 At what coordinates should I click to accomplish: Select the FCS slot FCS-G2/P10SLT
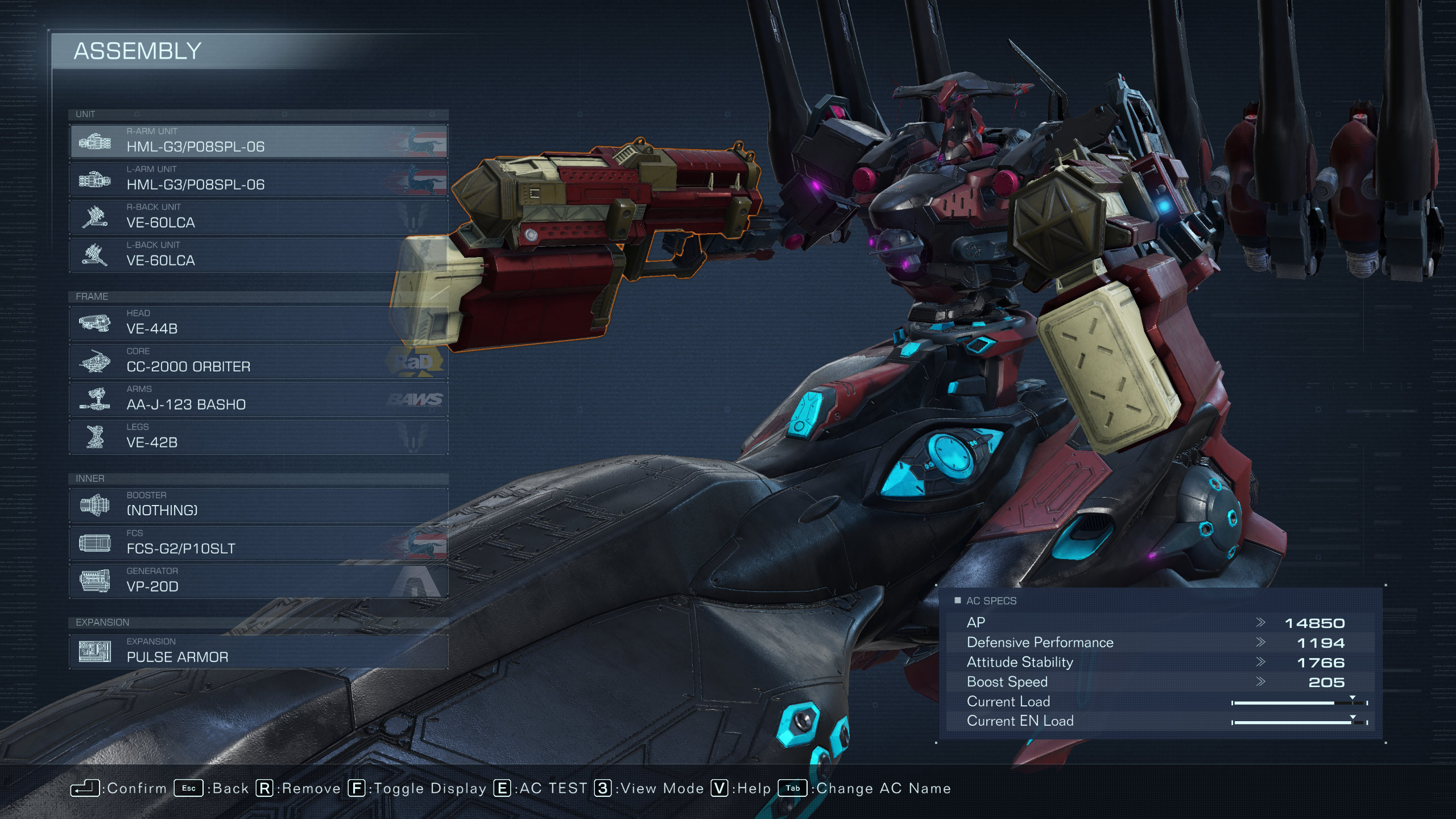click(259, 543)
